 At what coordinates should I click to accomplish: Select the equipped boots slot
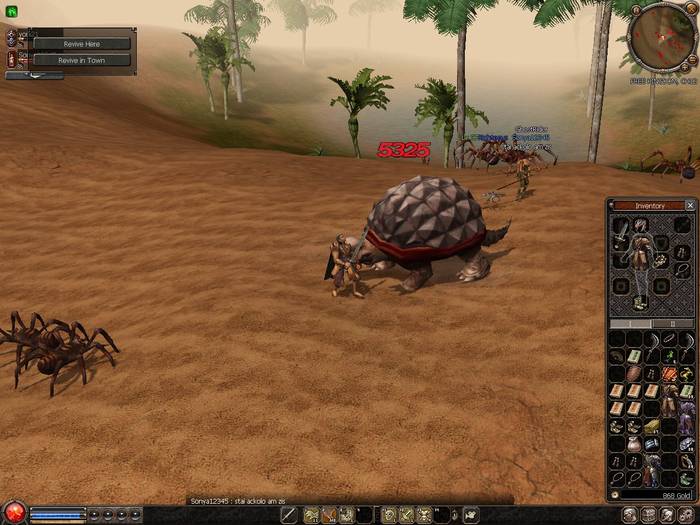[x=640, y=301]
